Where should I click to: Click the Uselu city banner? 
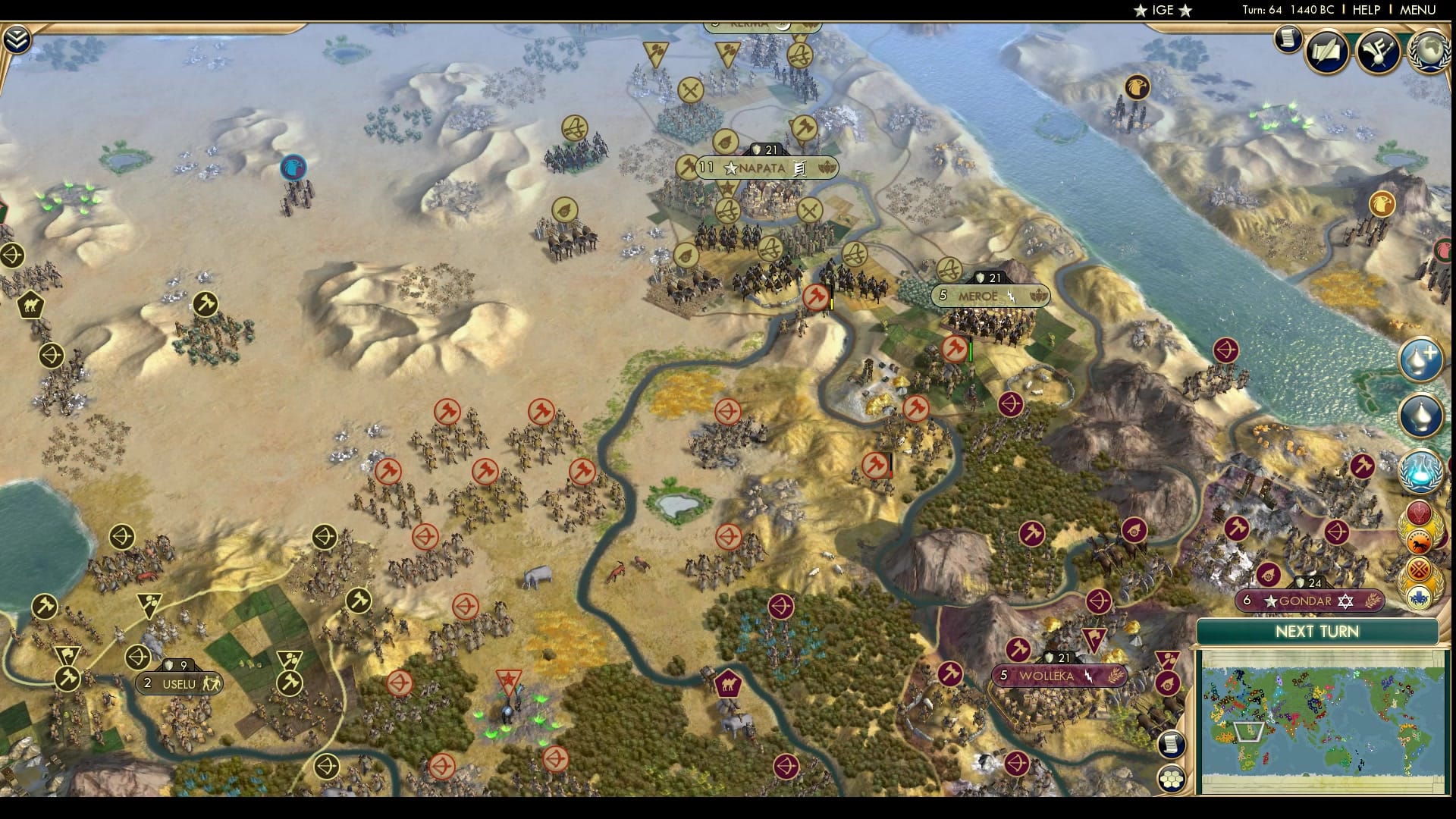(x=176, y=682)
